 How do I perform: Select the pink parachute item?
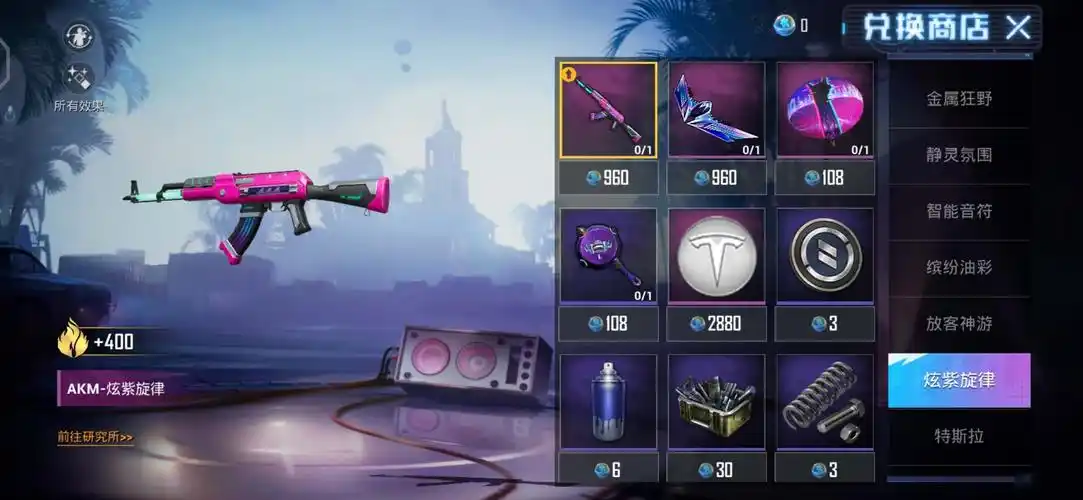click(825, 111)
